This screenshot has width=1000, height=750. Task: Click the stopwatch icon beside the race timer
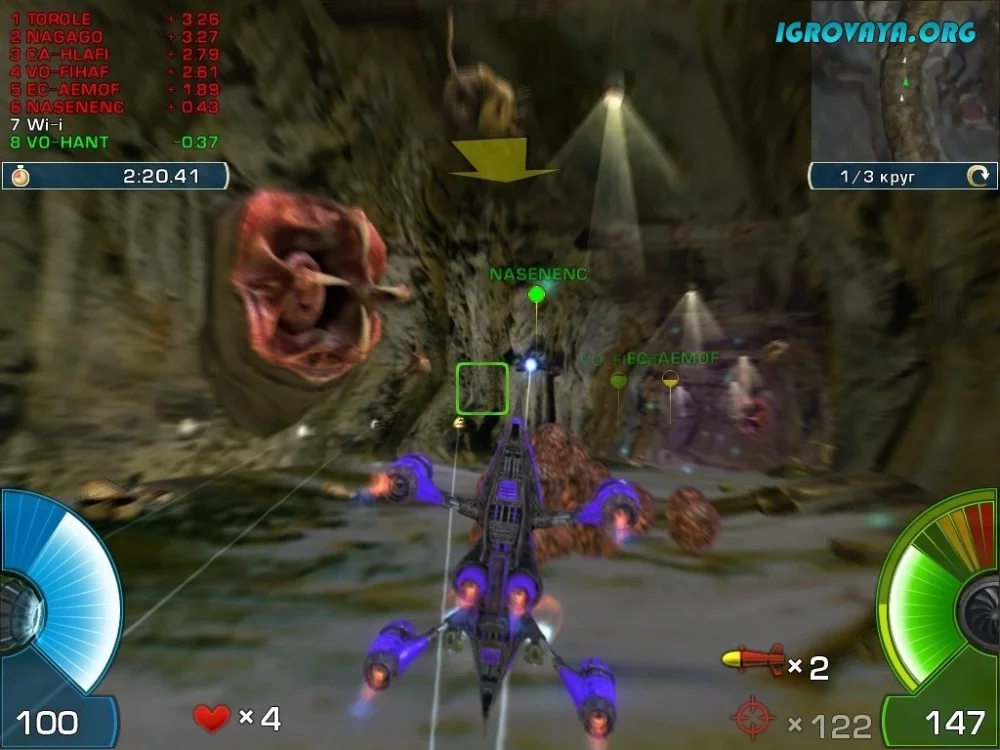coord(20,176)
